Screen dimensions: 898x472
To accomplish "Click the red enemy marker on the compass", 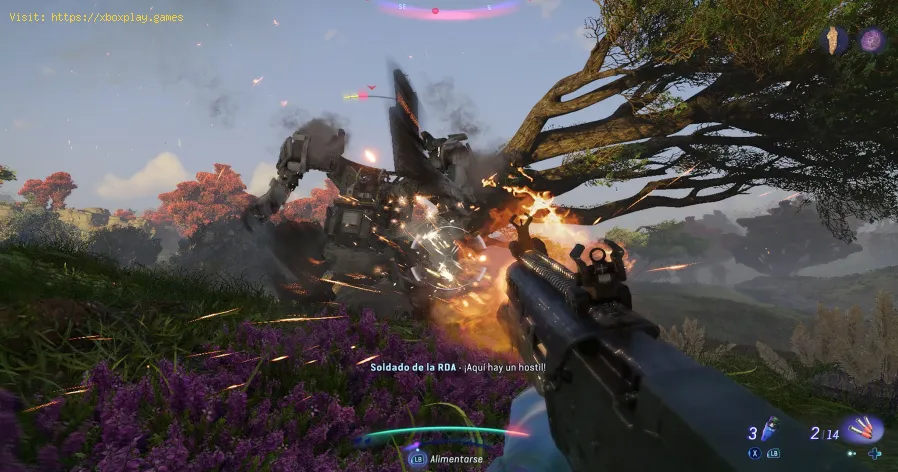I will point(435,10).
